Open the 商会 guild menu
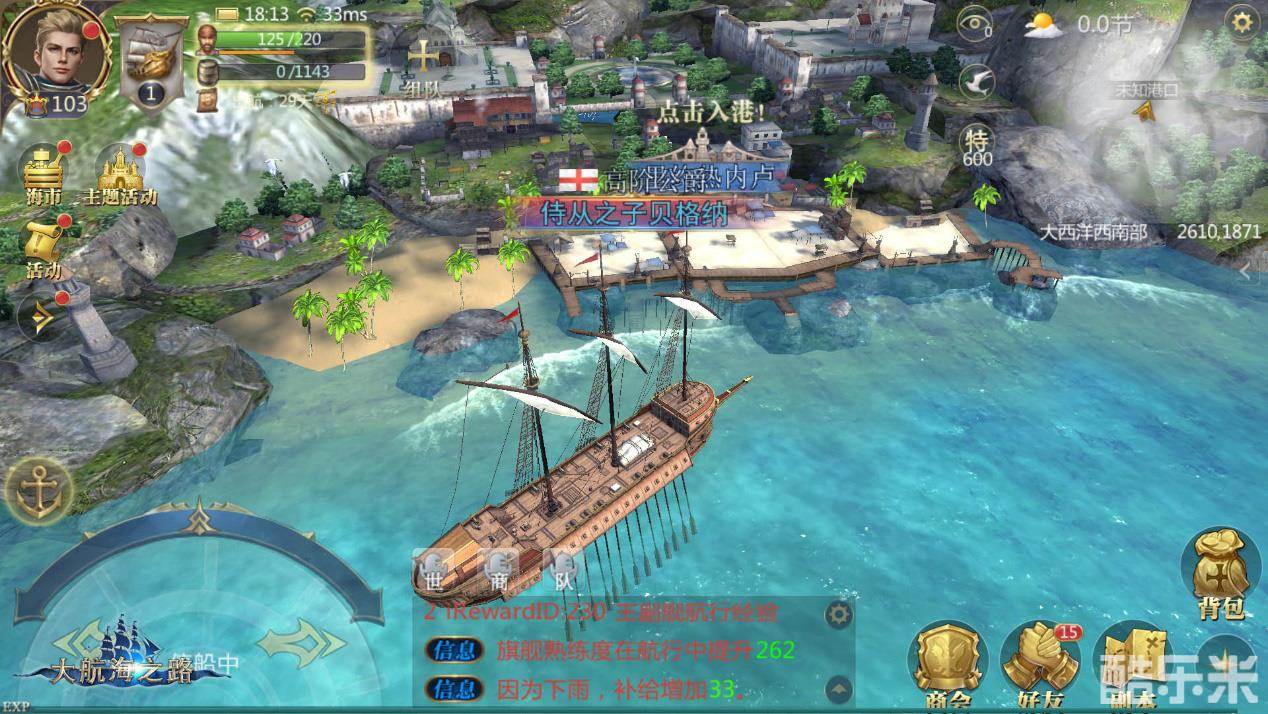This screenshot has height=714, width=1268. [x=946, y=666]
